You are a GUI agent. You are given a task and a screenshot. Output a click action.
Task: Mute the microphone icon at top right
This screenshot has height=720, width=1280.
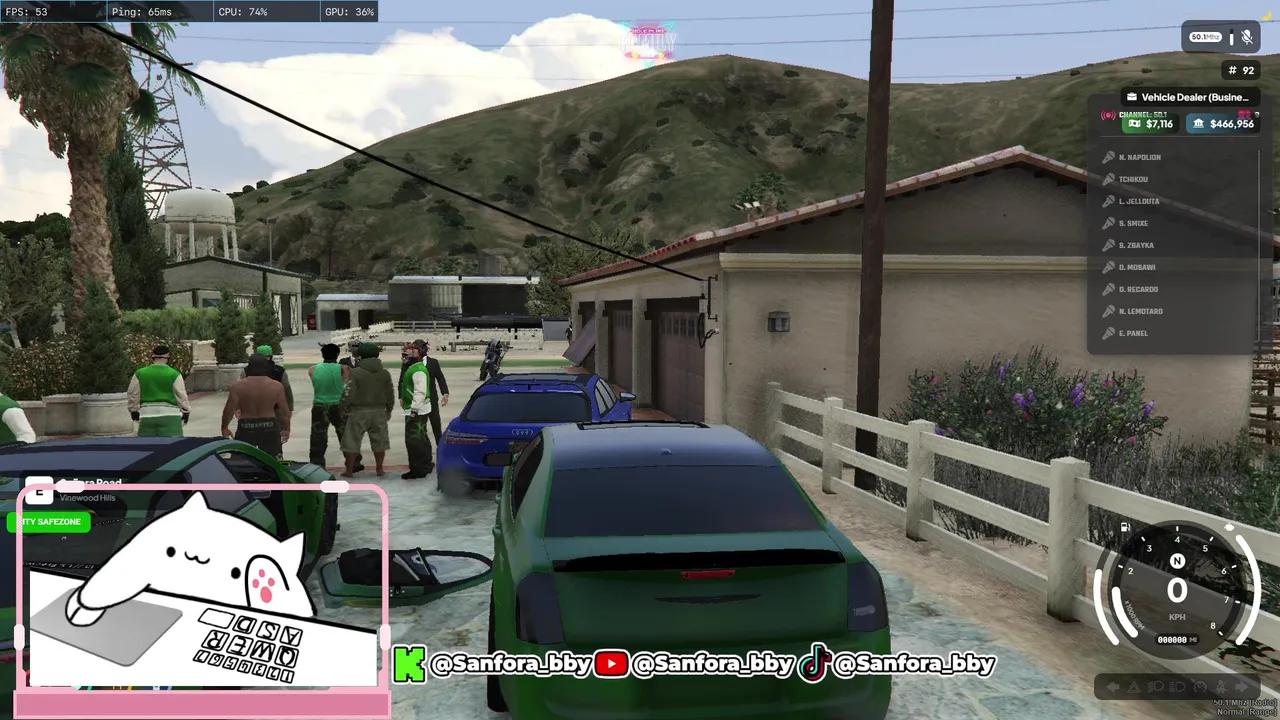pyautogui.click(x=1247, y=37)
